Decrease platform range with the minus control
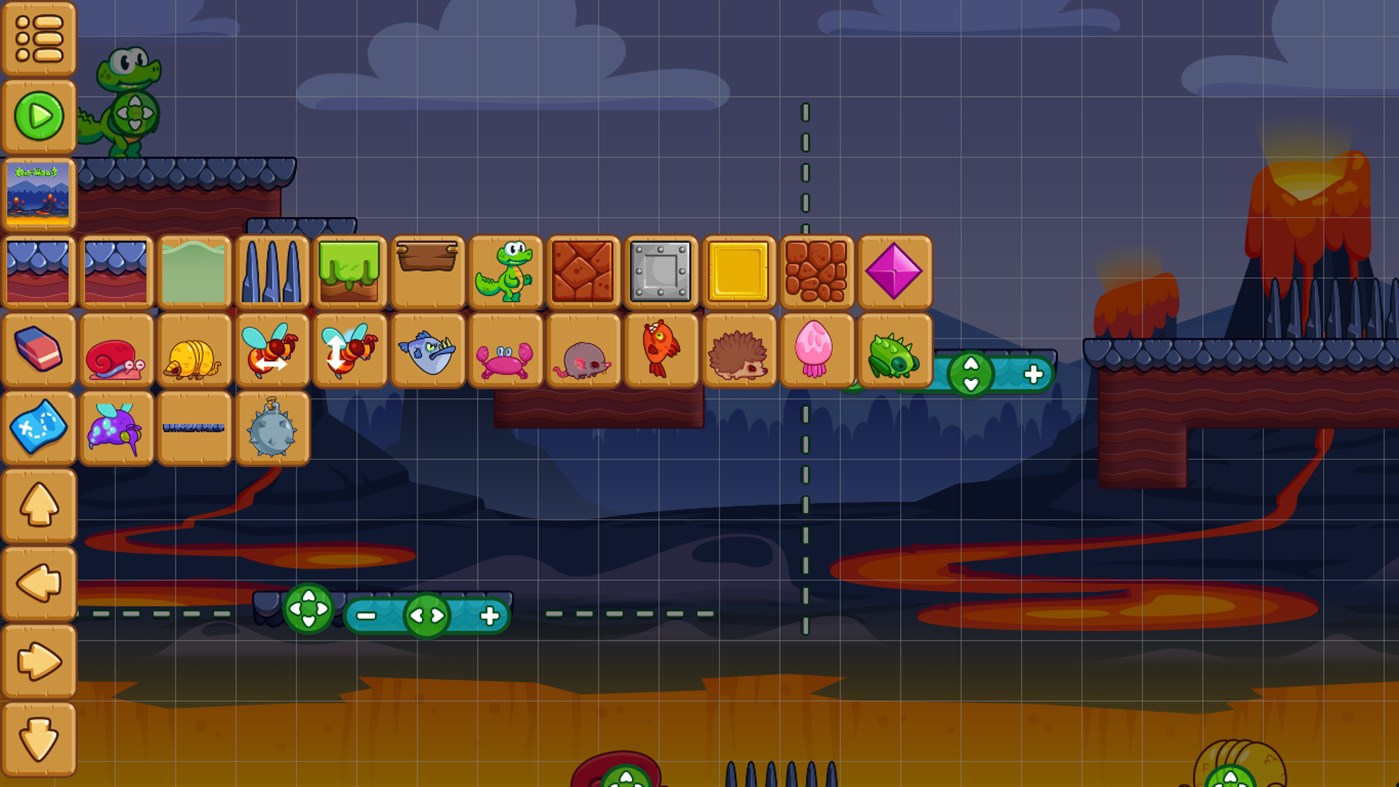 click(x=368, y=615)
